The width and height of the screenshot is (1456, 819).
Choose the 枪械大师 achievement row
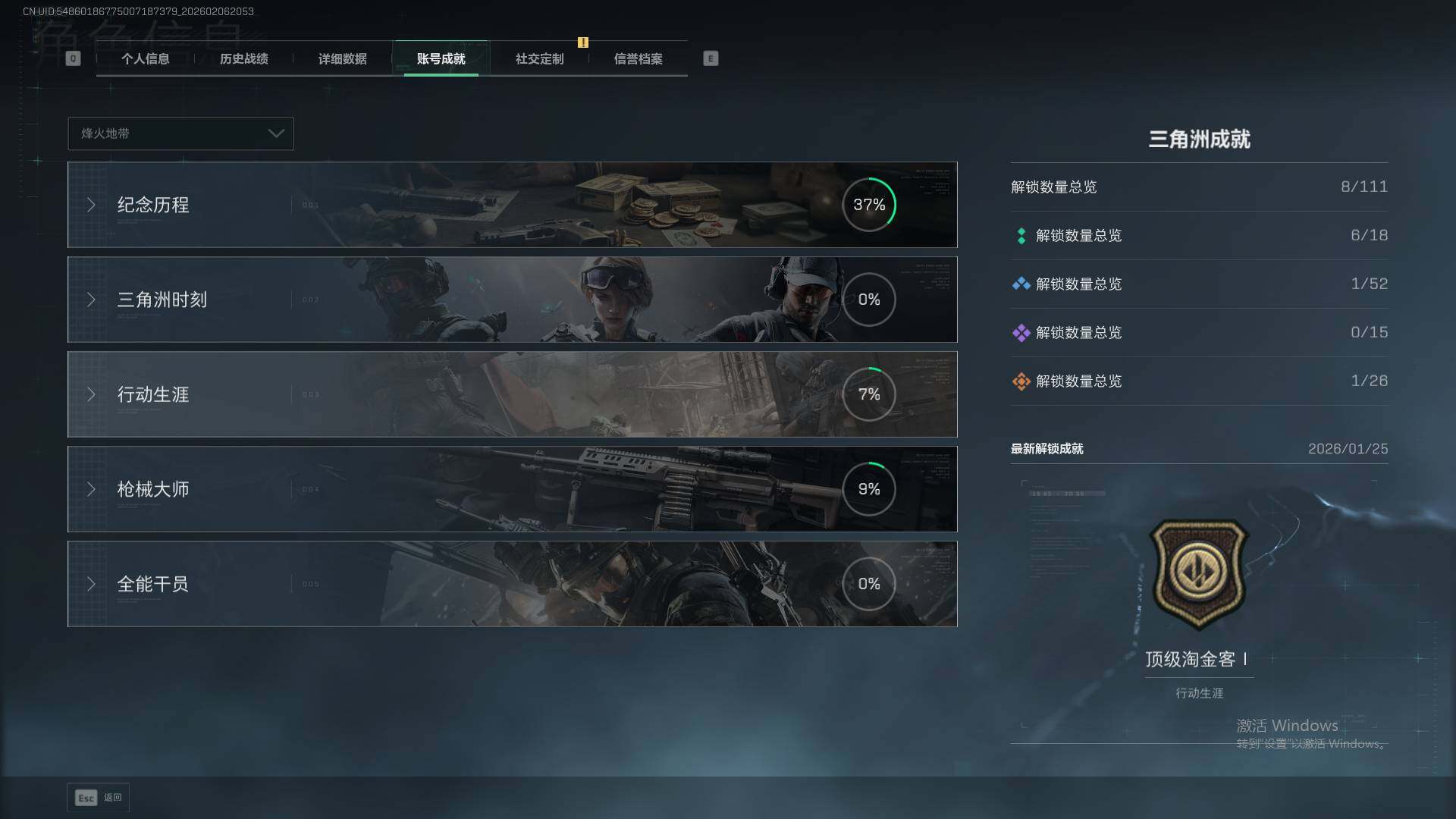point(512,489)
